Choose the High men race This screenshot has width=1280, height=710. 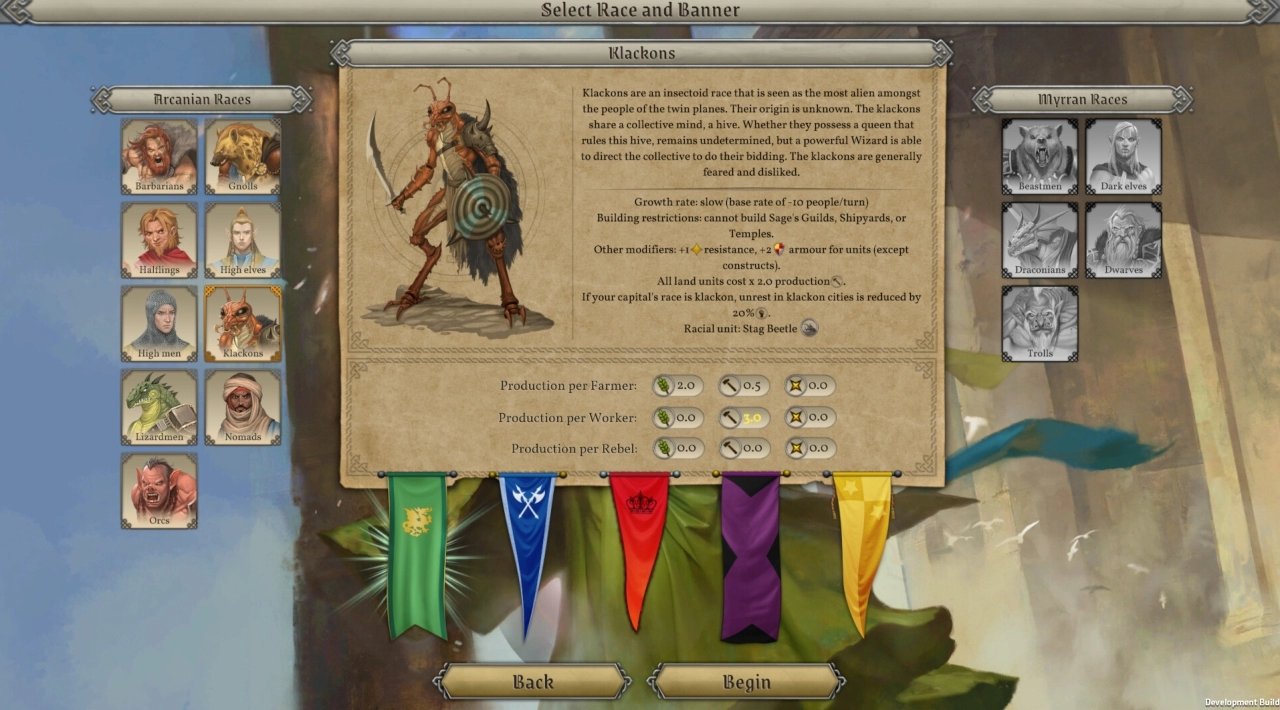point(159,323)
